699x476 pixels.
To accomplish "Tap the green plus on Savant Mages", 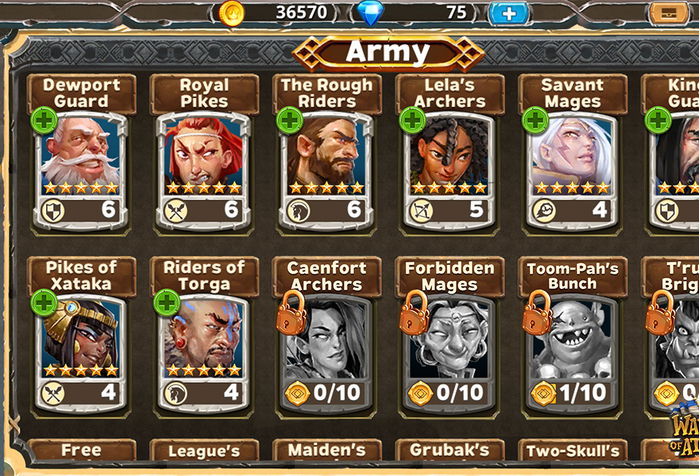I will point(535,121).
